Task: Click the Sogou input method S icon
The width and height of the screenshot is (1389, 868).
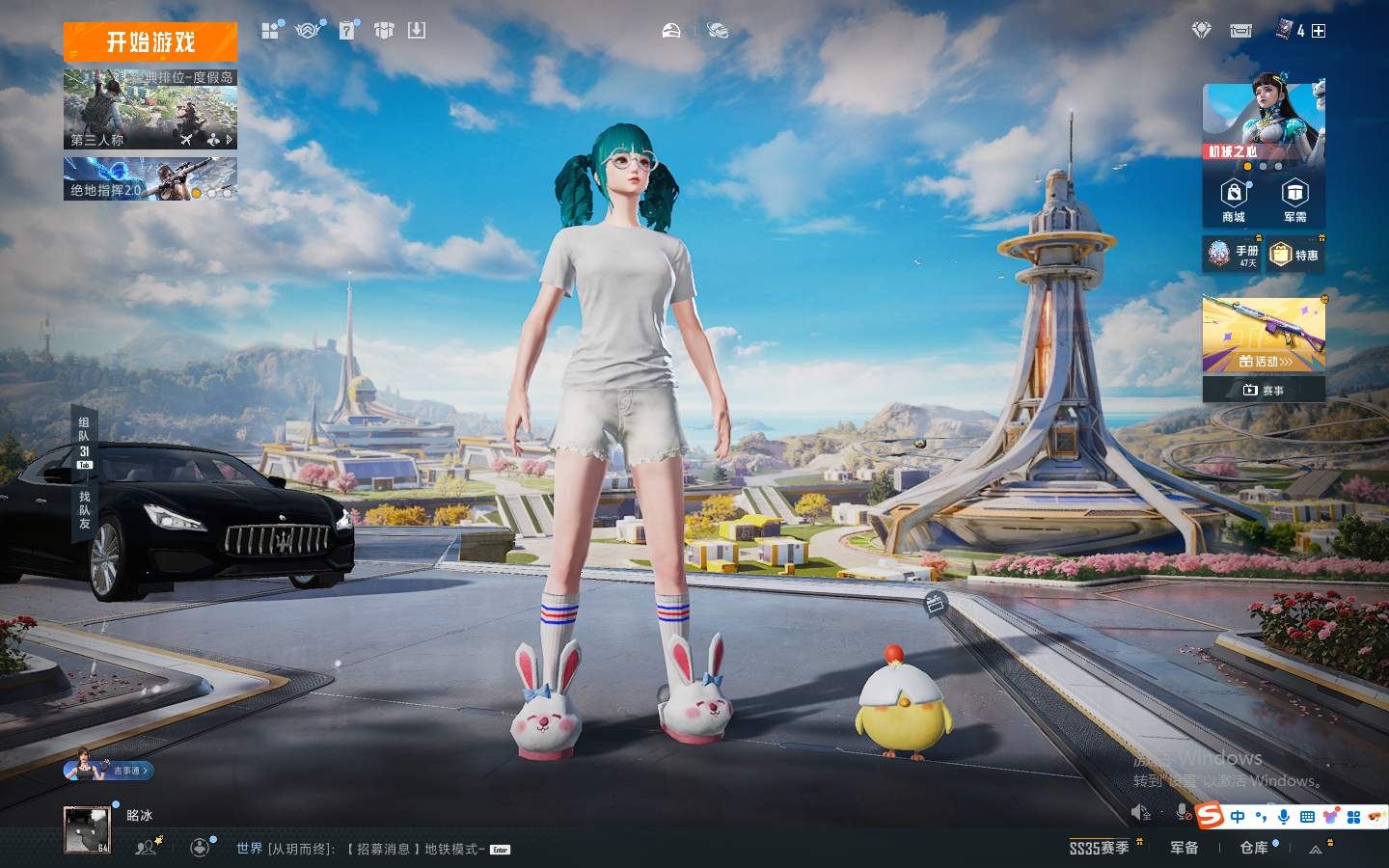Action: (1210, 816)
